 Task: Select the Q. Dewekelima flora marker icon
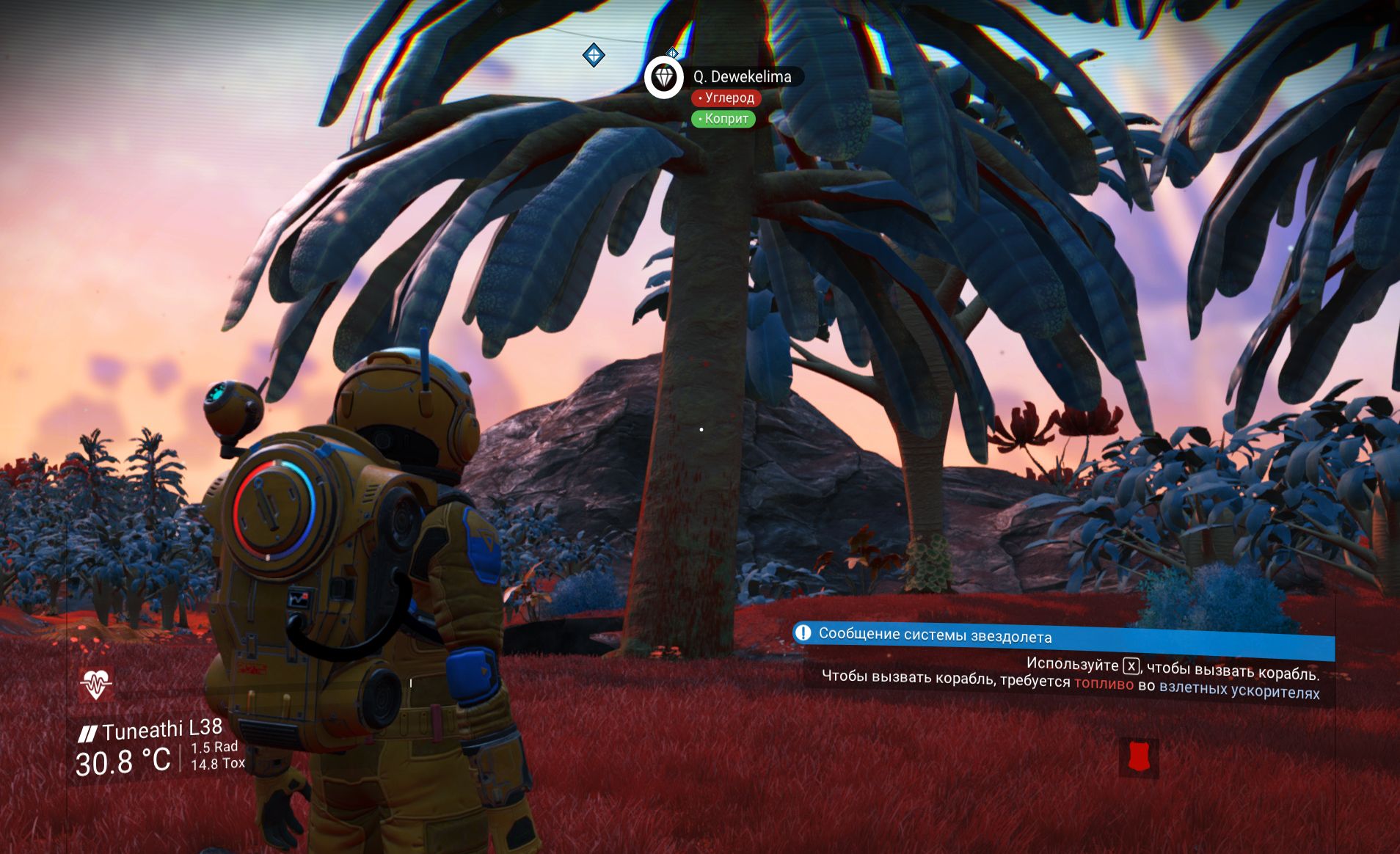663,77
